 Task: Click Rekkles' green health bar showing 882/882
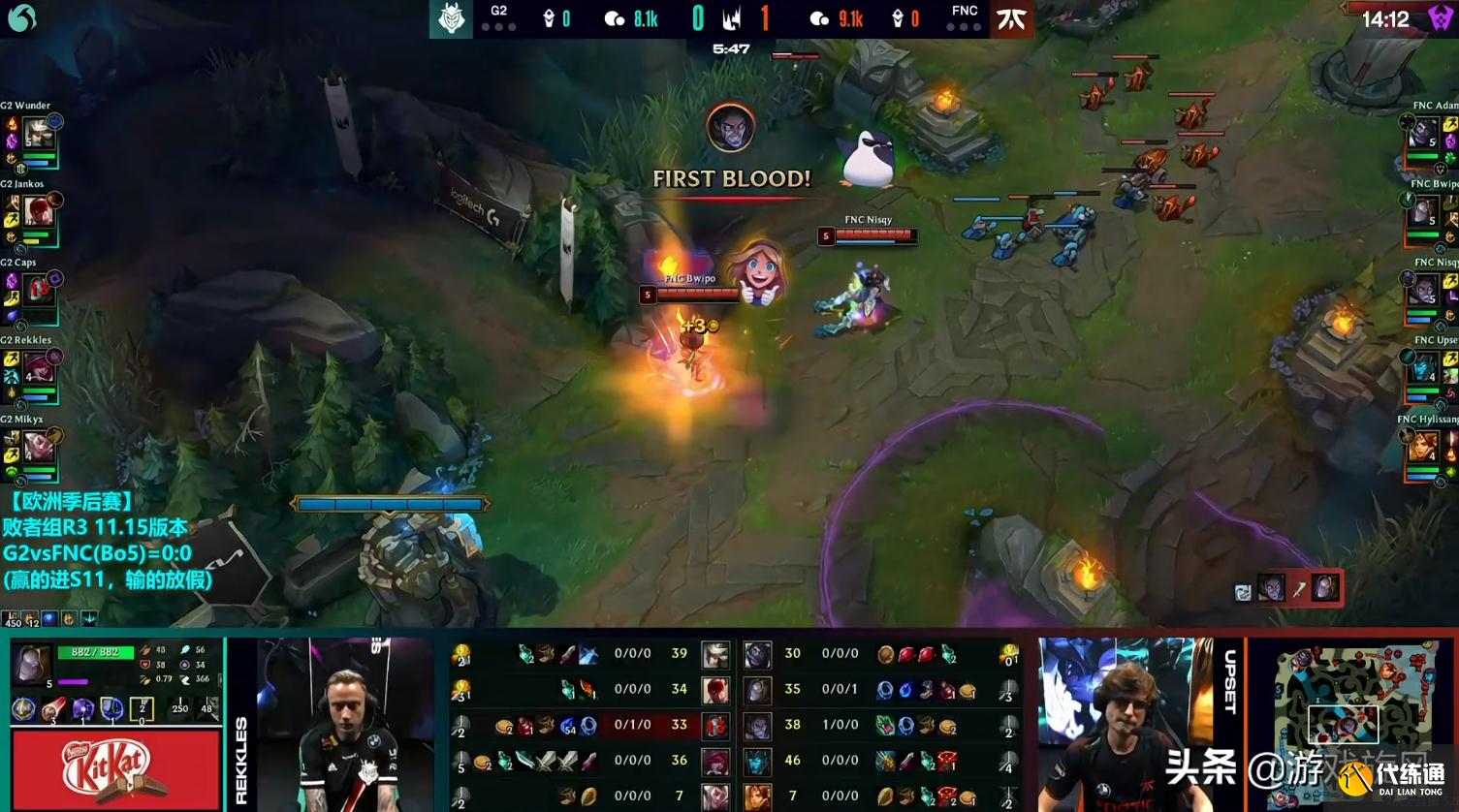coord(95,652)
